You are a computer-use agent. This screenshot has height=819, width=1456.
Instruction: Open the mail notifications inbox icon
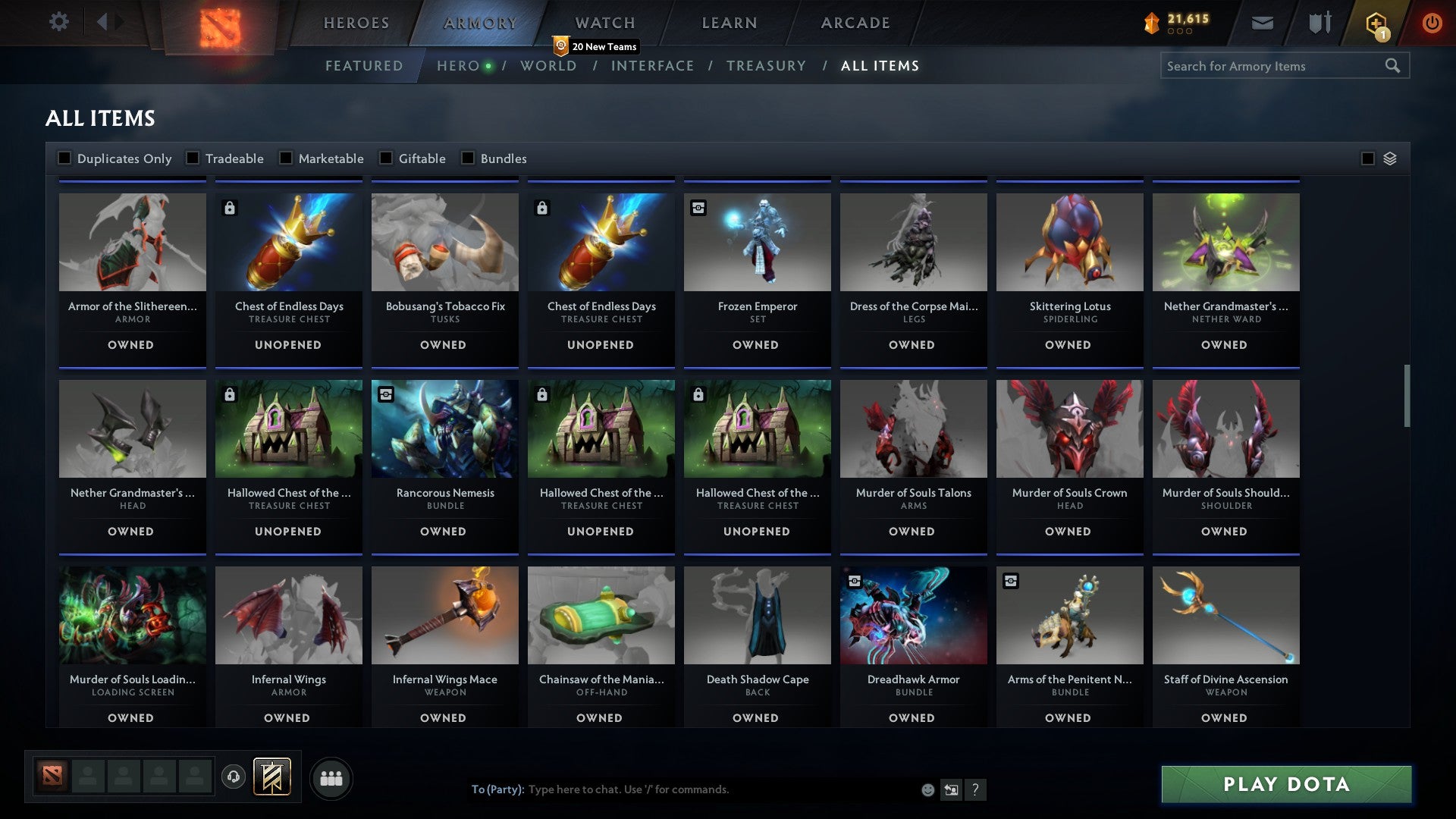point(1263,23)
